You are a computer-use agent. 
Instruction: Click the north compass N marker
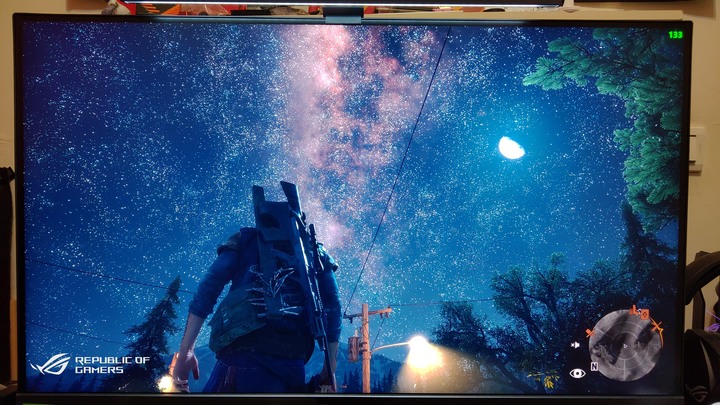(594, 366)
